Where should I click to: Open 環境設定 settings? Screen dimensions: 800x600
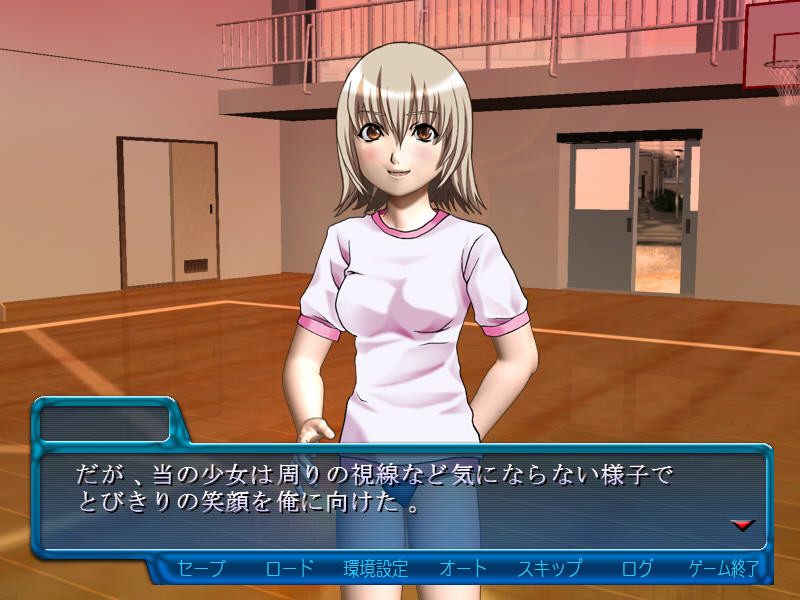click(376, 569)
